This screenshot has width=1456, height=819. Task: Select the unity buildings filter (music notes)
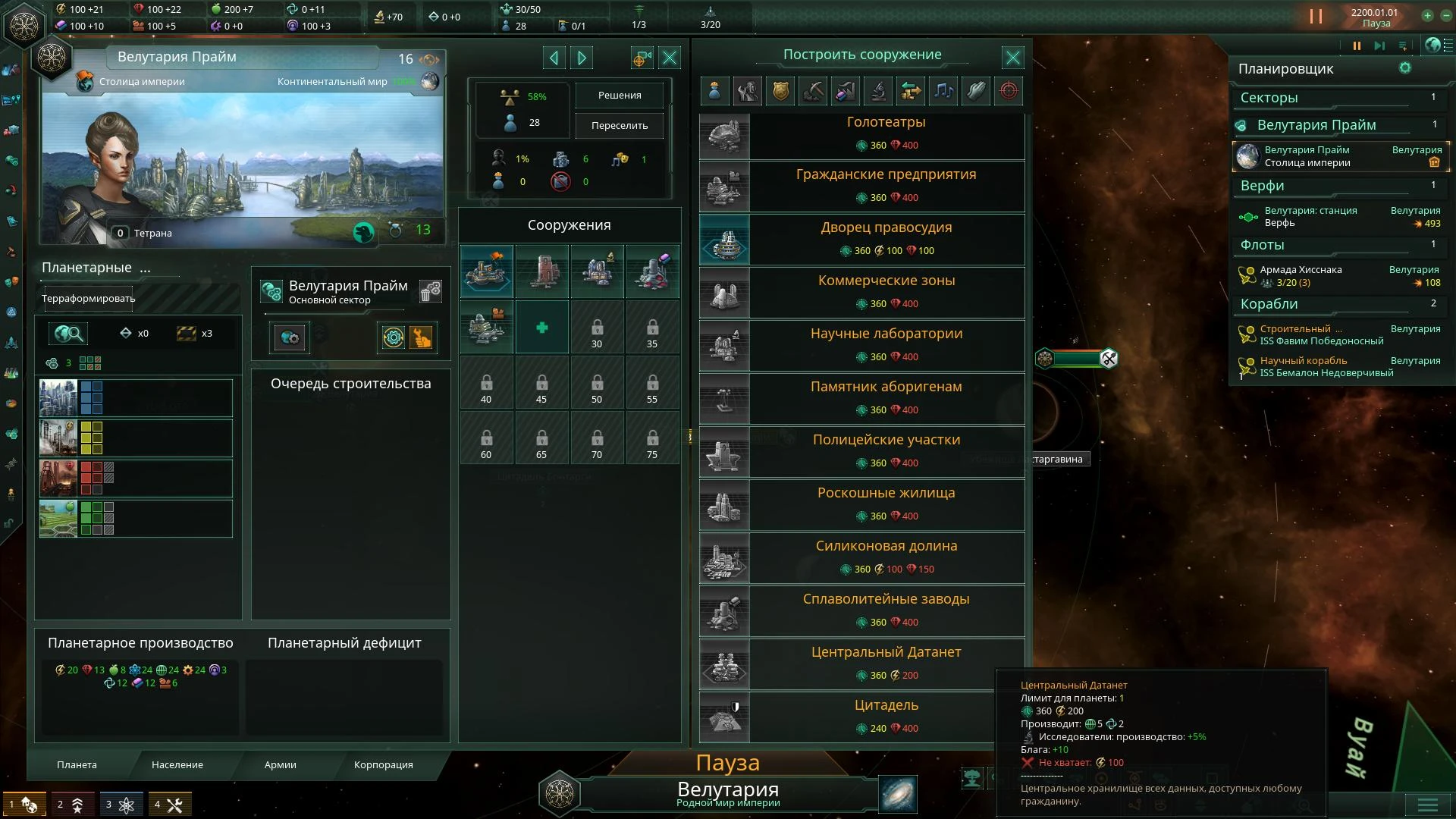pyautogui.click(x=943, y=91)
